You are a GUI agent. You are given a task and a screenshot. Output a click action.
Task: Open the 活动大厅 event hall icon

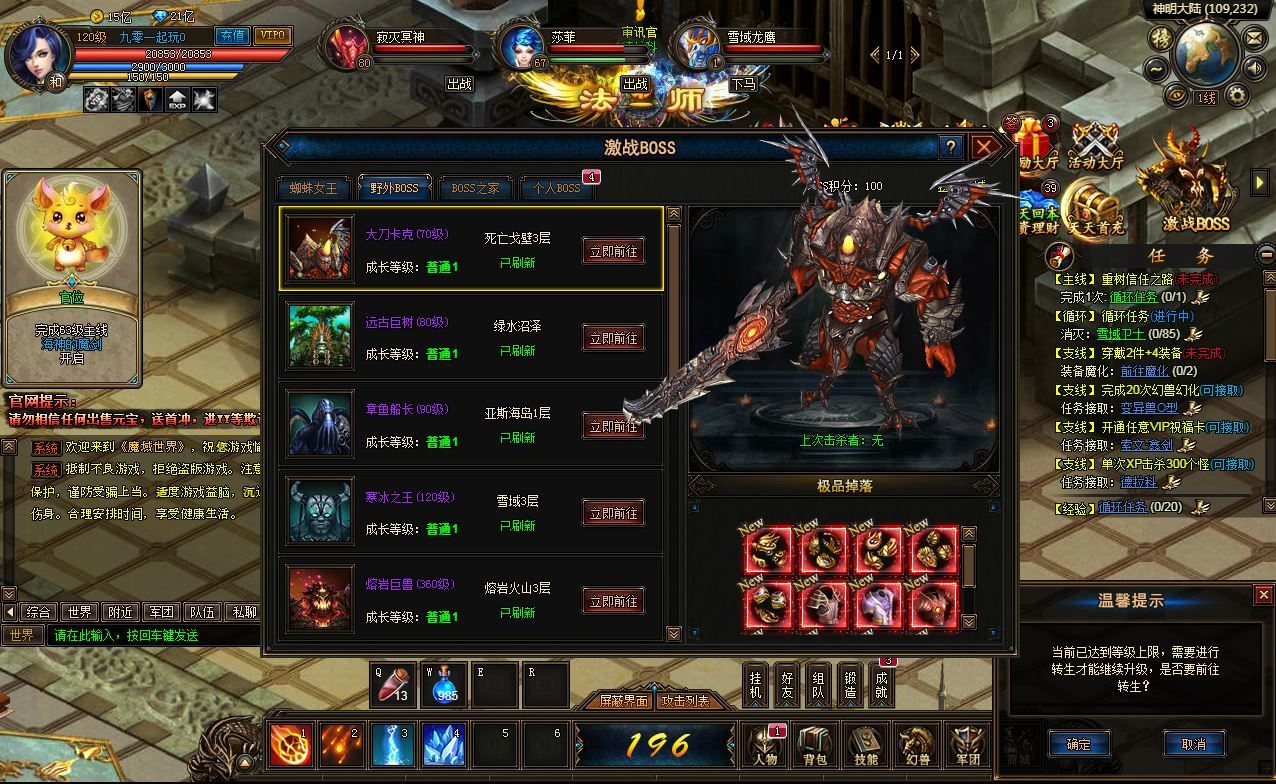(1095, 148)
